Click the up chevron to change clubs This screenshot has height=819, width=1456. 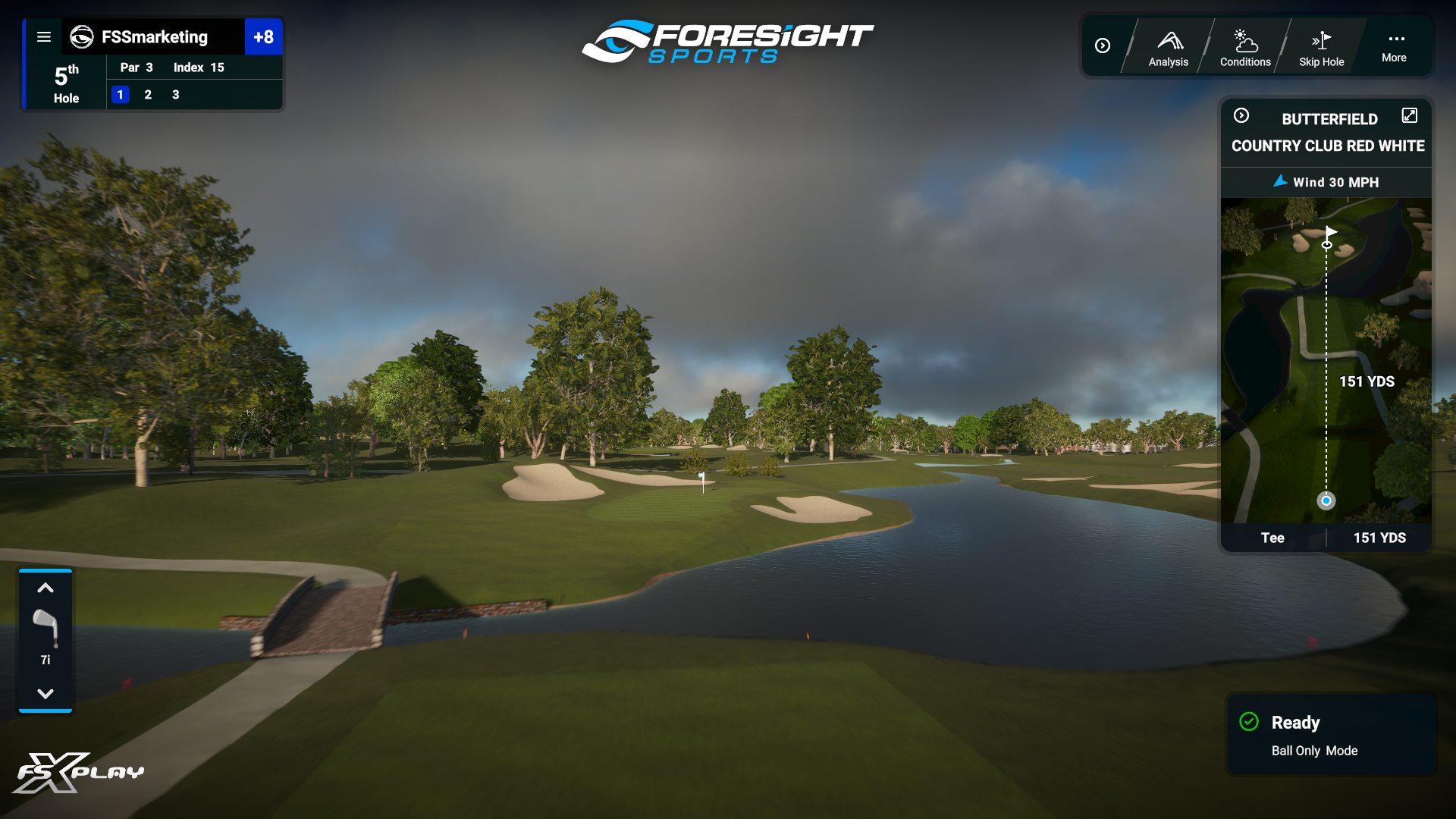45,588
